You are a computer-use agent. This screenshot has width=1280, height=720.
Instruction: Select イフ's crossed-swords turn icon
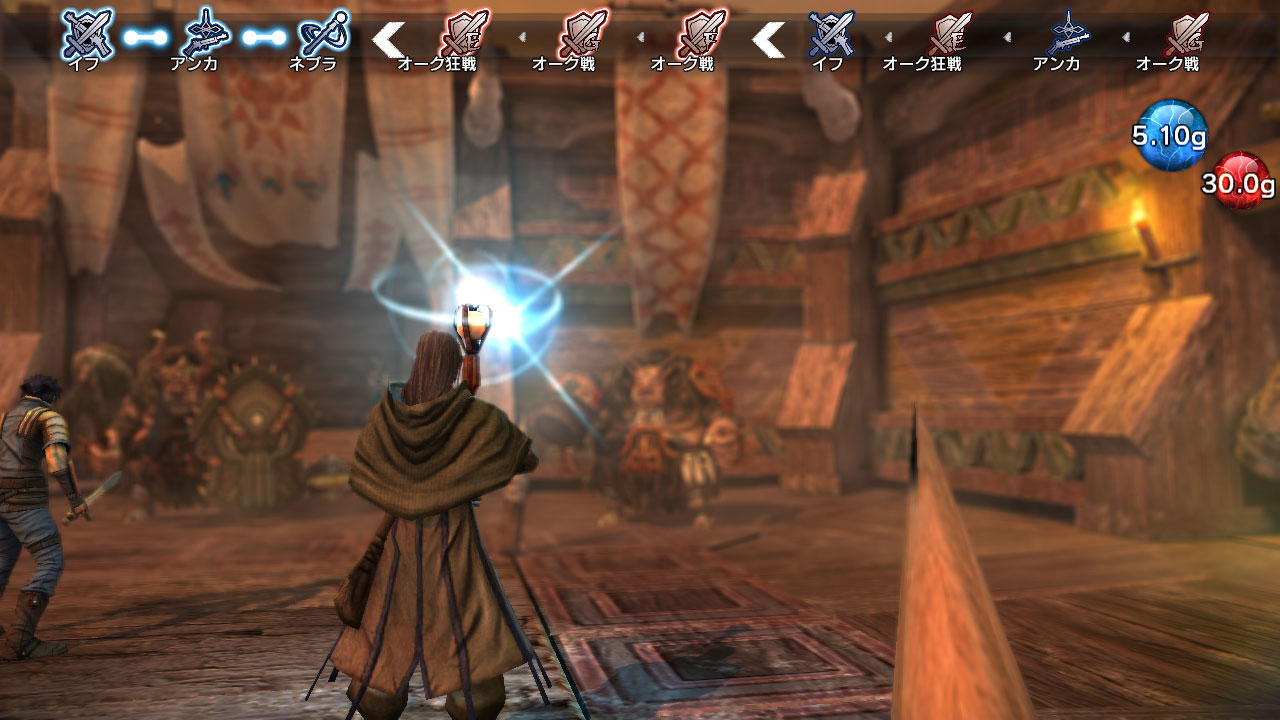point(88,33)
